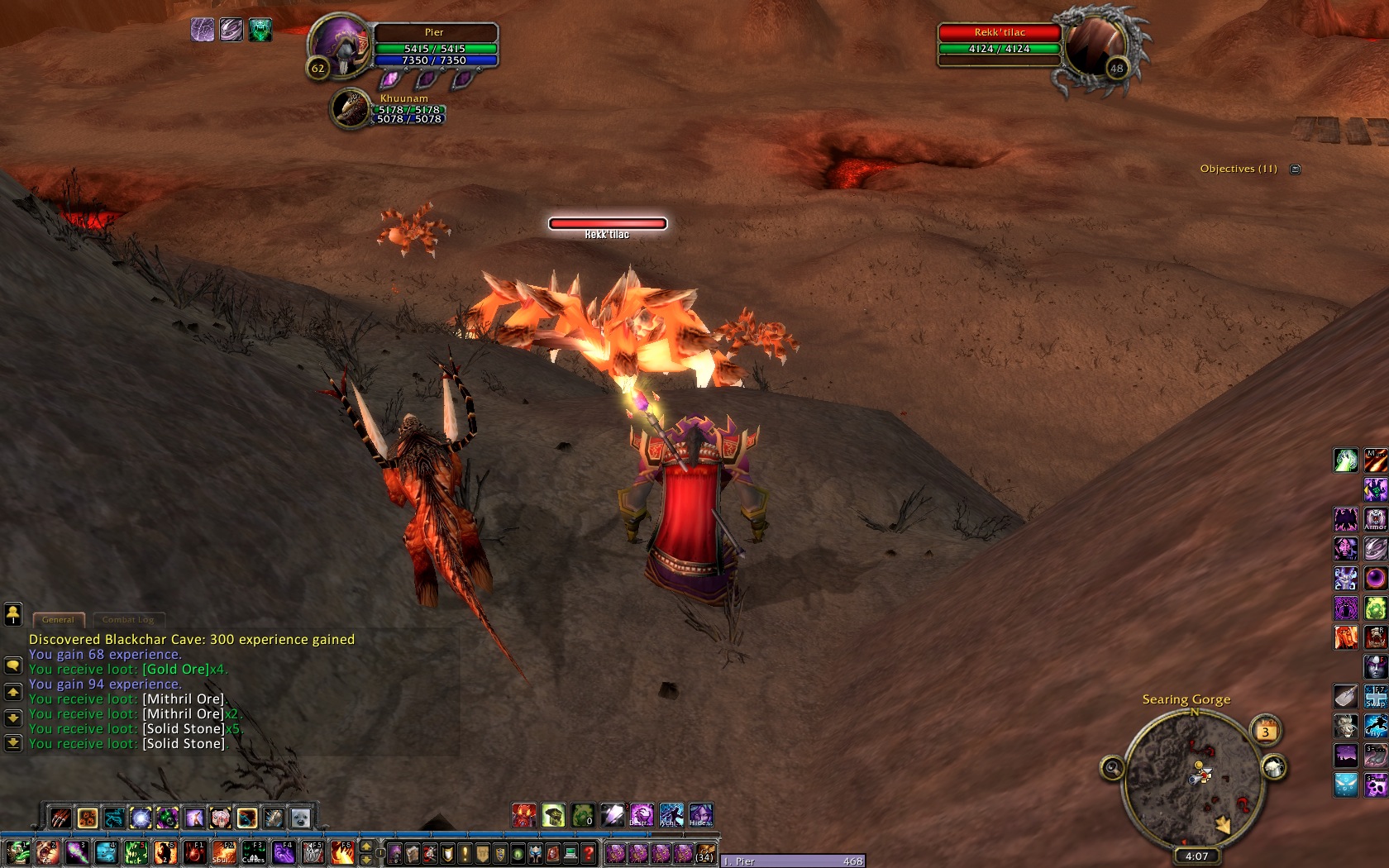Open the quest log exclamation mark button
Screen dimensions: 1389x868
[x=465, y=853]
